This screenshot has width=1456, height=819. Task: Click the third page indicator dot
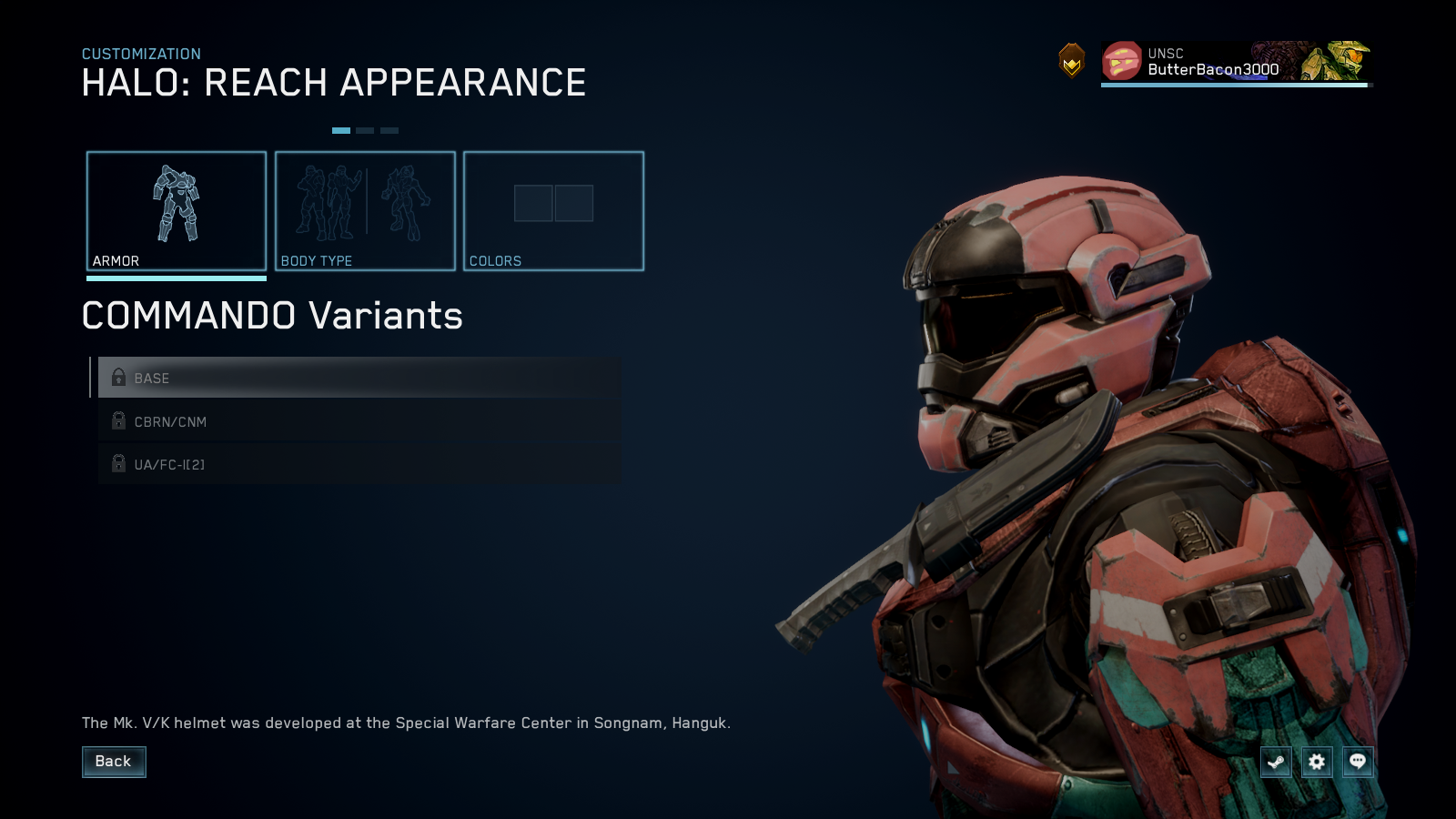tap(390, 130)
